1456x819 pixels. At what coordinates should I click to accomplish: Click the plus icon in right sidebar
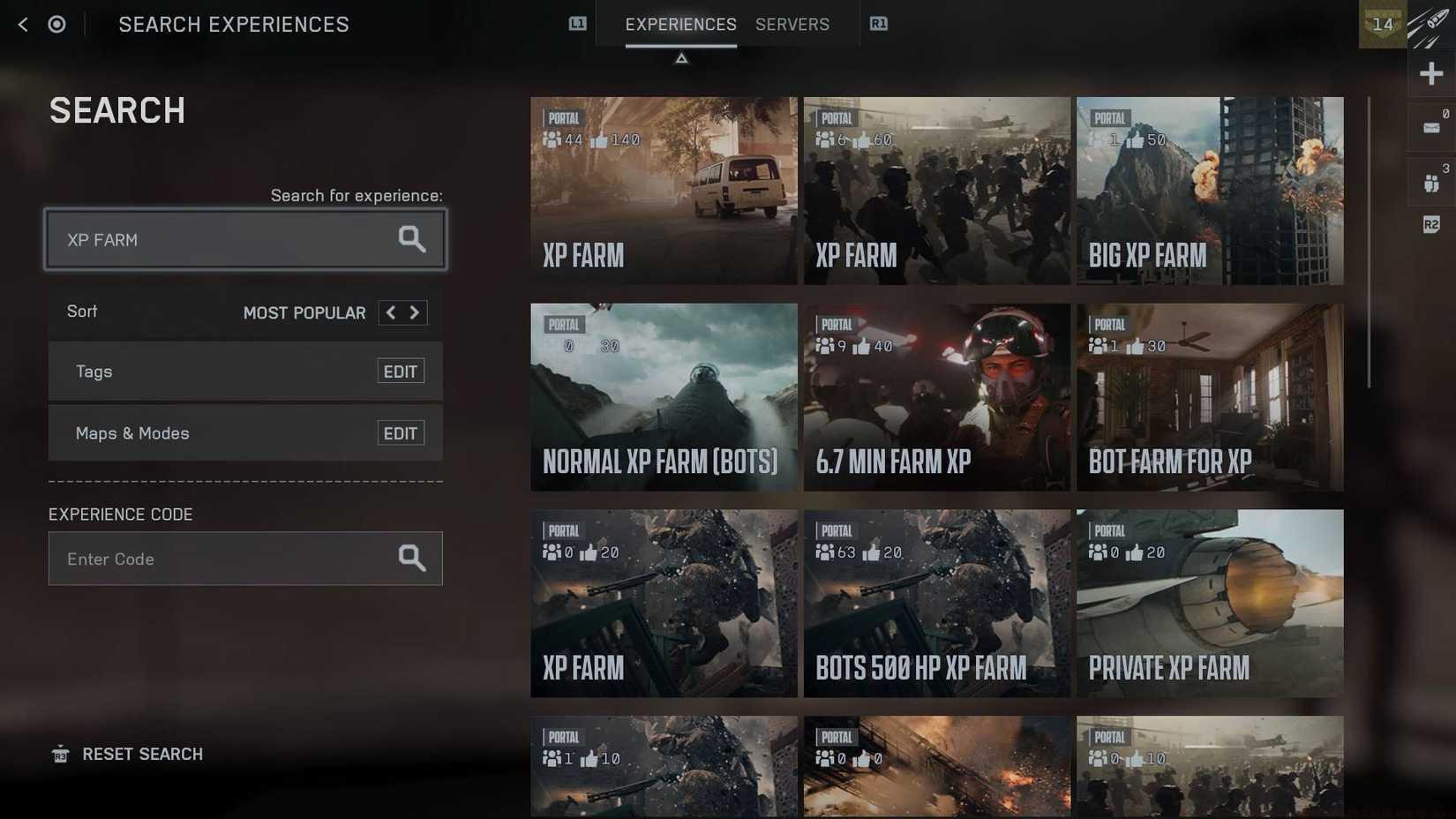[x=1431, y=73]
